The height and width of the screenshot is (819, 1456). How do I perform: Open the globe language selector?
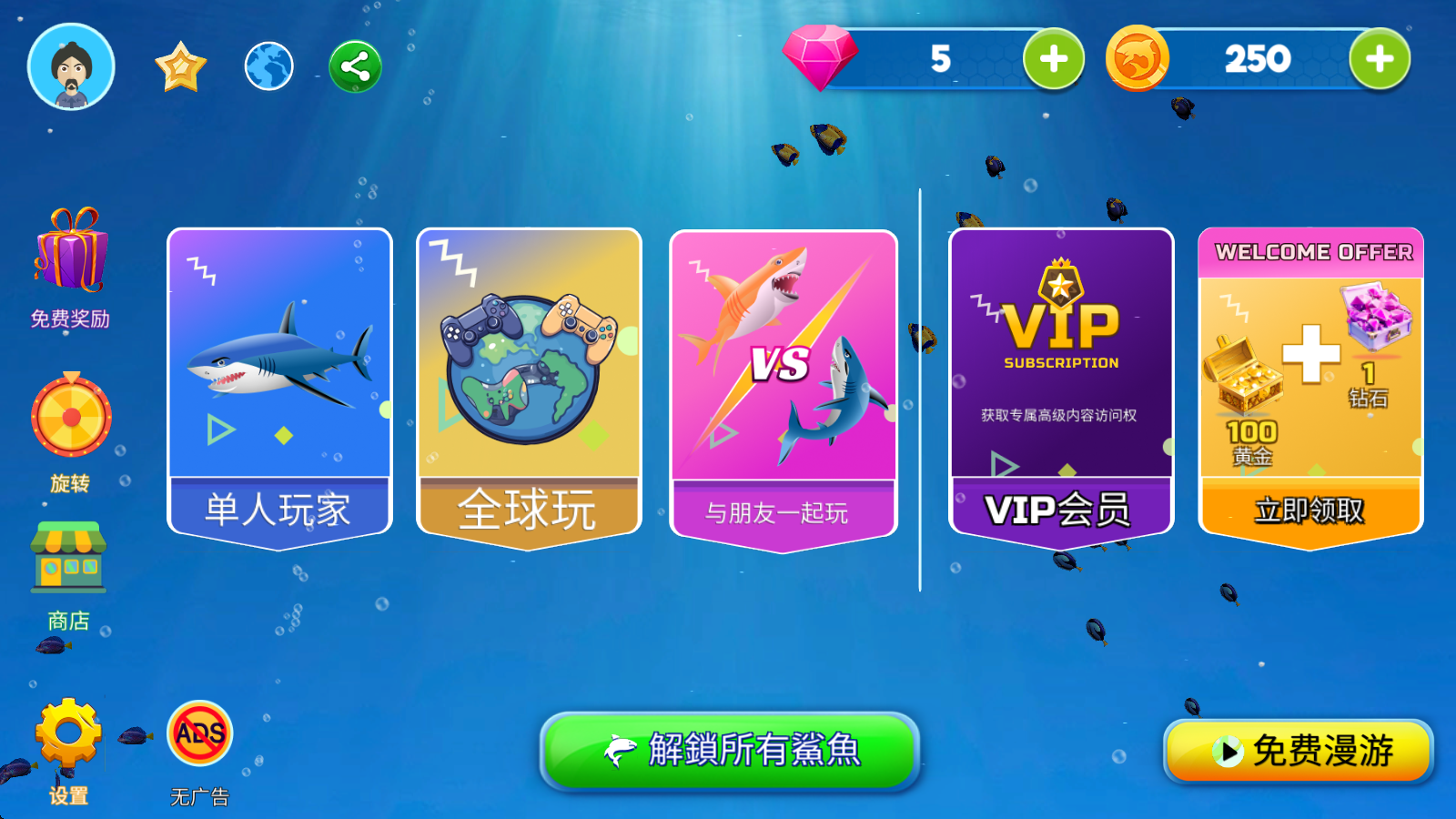(267, 64)
